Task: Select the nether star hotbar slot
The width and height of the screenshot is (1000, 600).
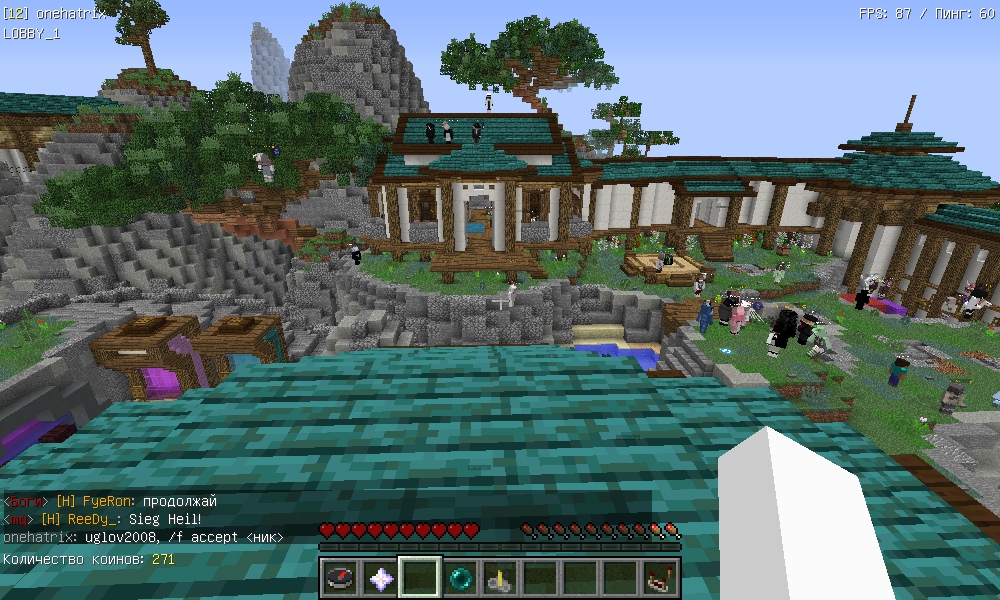Action: pos(380,578)
